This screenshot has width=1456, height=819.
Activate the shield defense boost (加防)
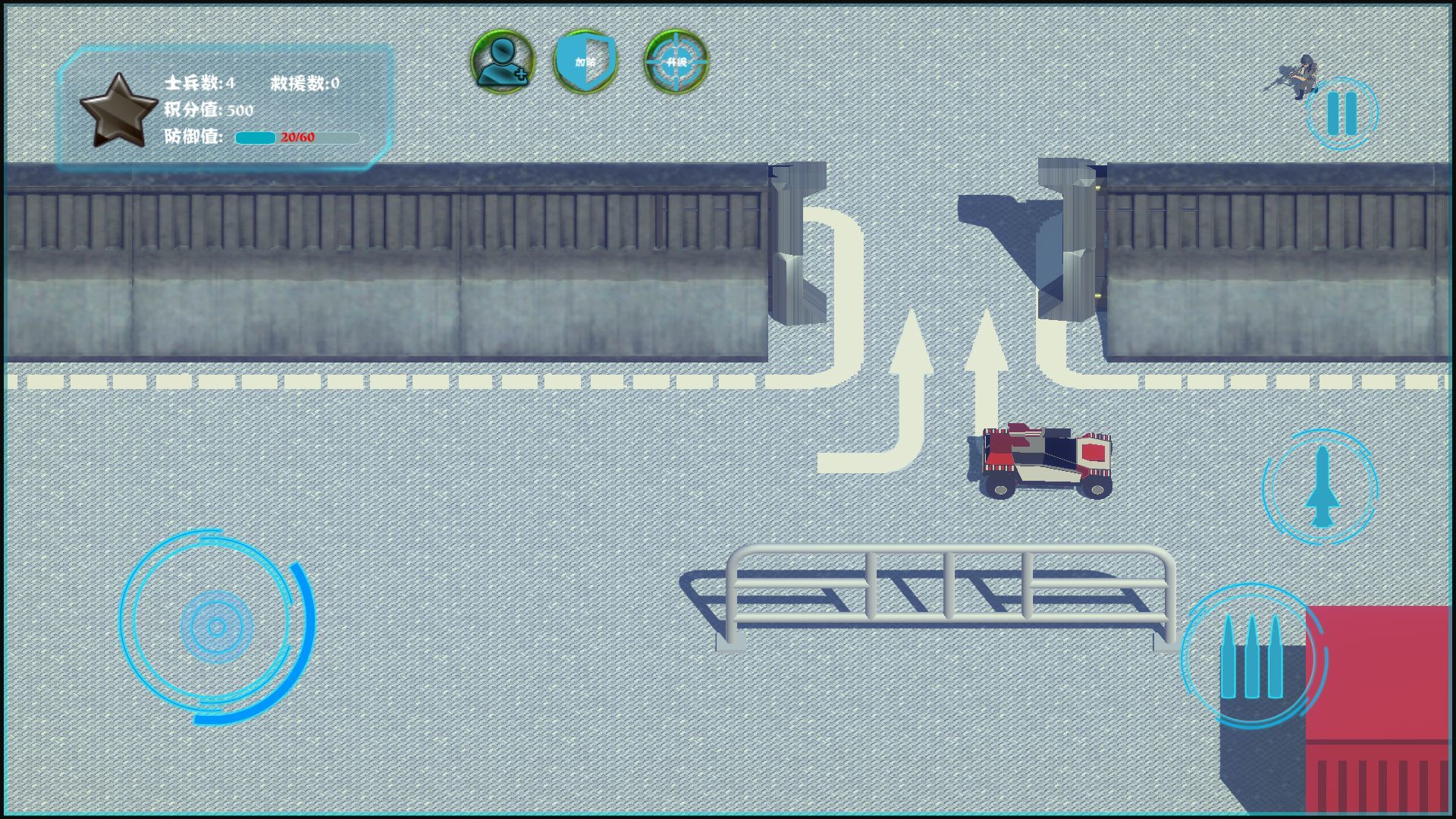tap(585, 61)
